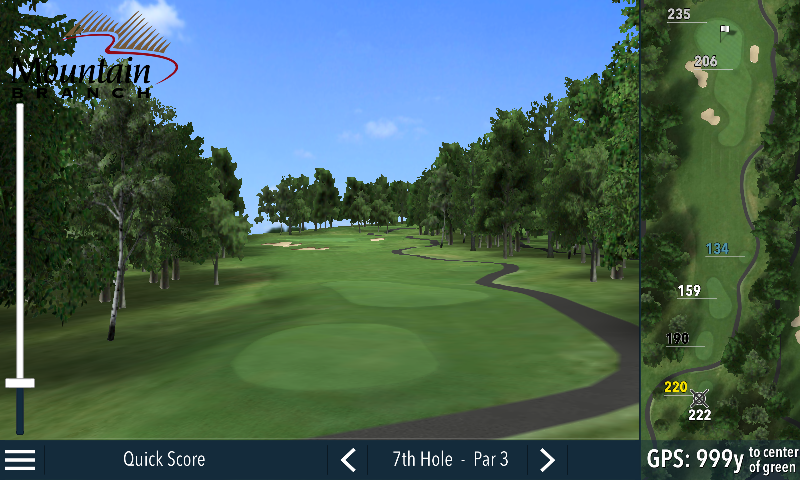
Task: Click the Mountain Branch logo
Action: click(x=95, y=60)
